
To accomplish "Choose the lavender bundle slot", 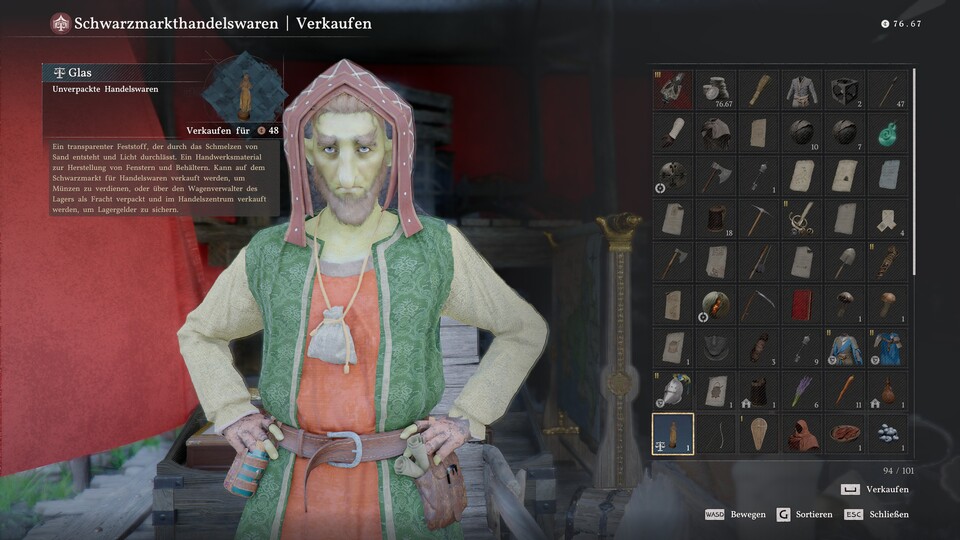I will (x=802, y=391).
